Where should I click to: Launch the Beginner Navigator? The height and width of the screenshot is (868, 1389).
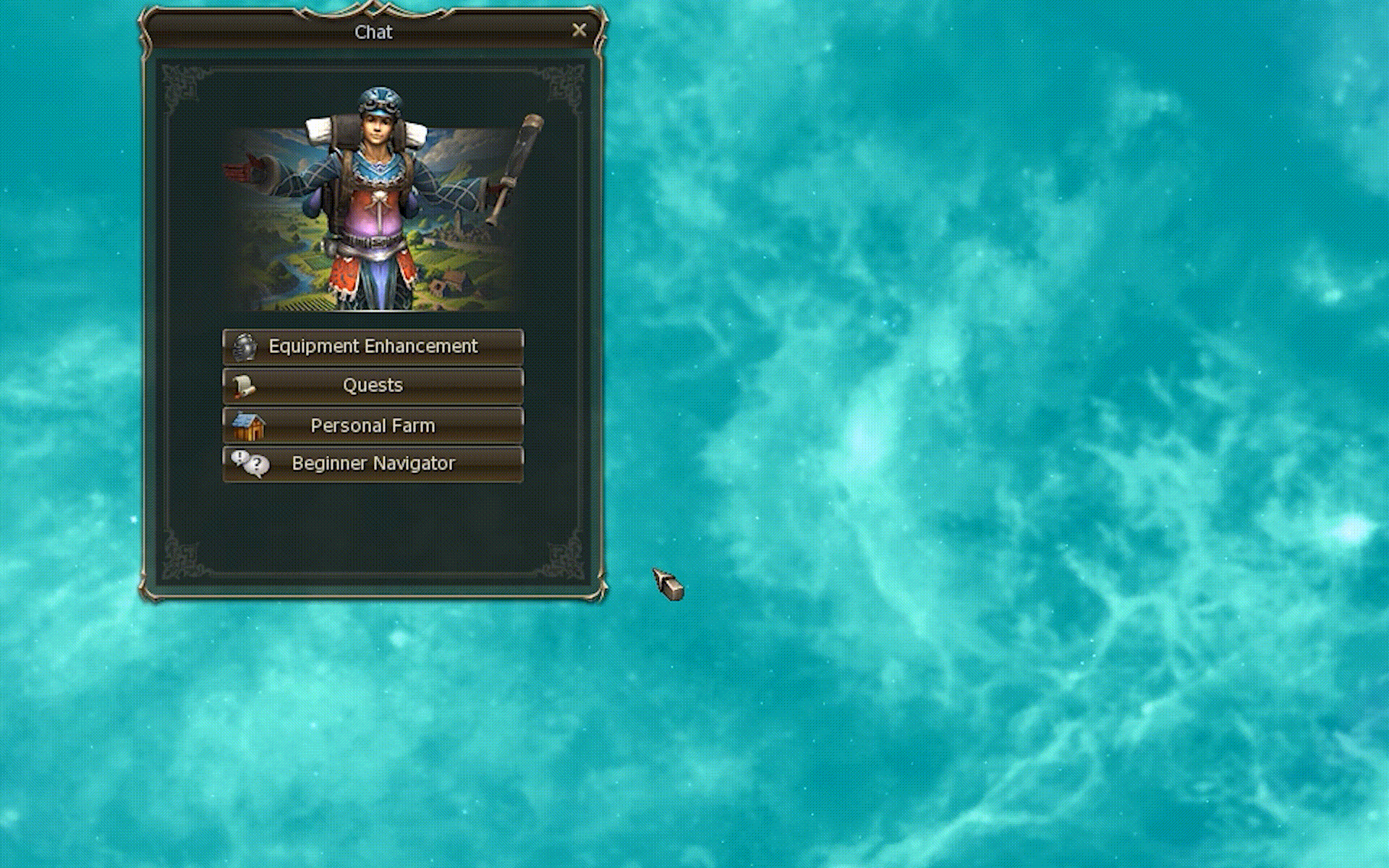[x=373, y=464]
